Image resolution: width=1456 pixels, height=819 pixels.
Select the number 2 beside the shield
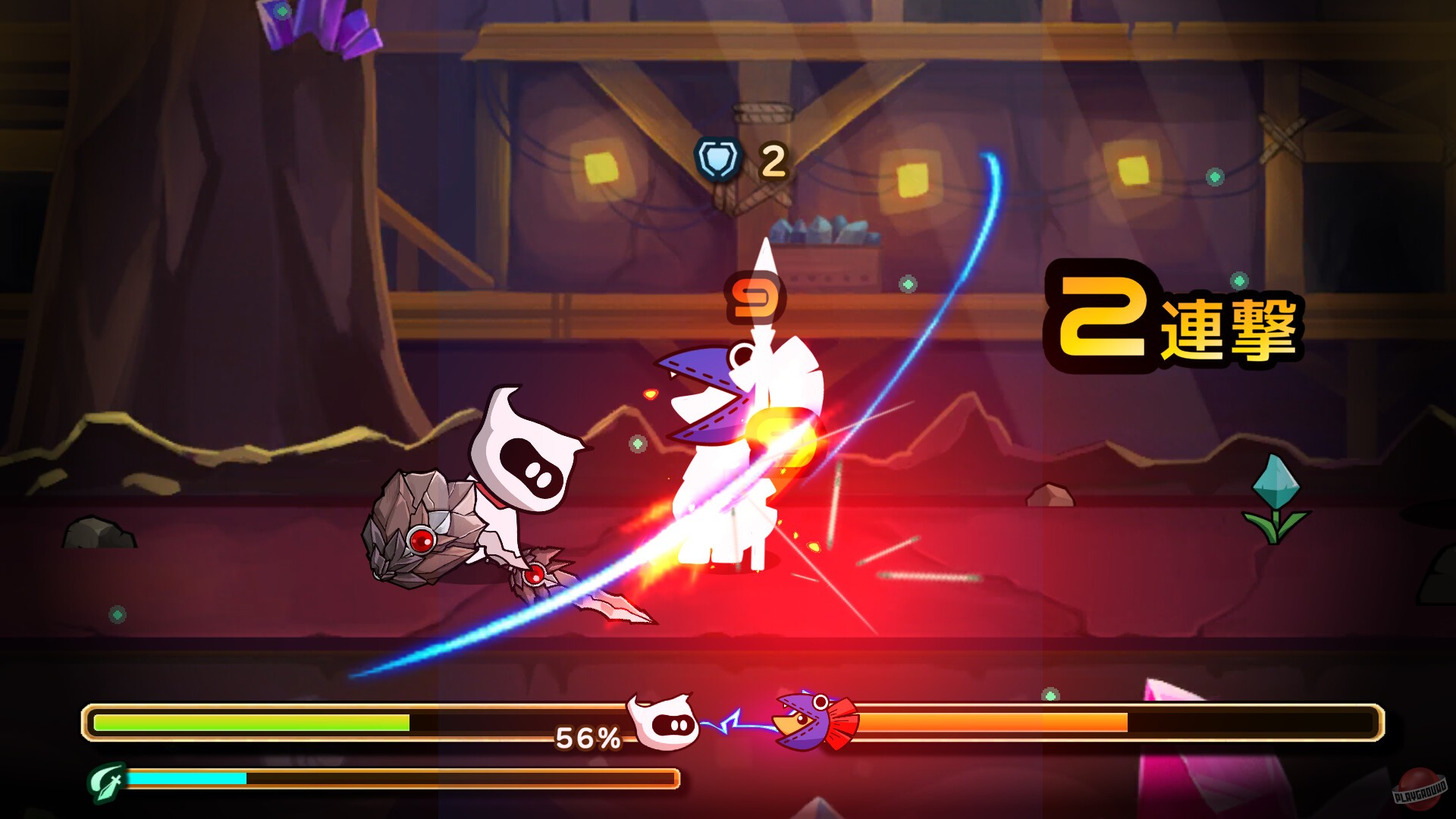(772, 159)
